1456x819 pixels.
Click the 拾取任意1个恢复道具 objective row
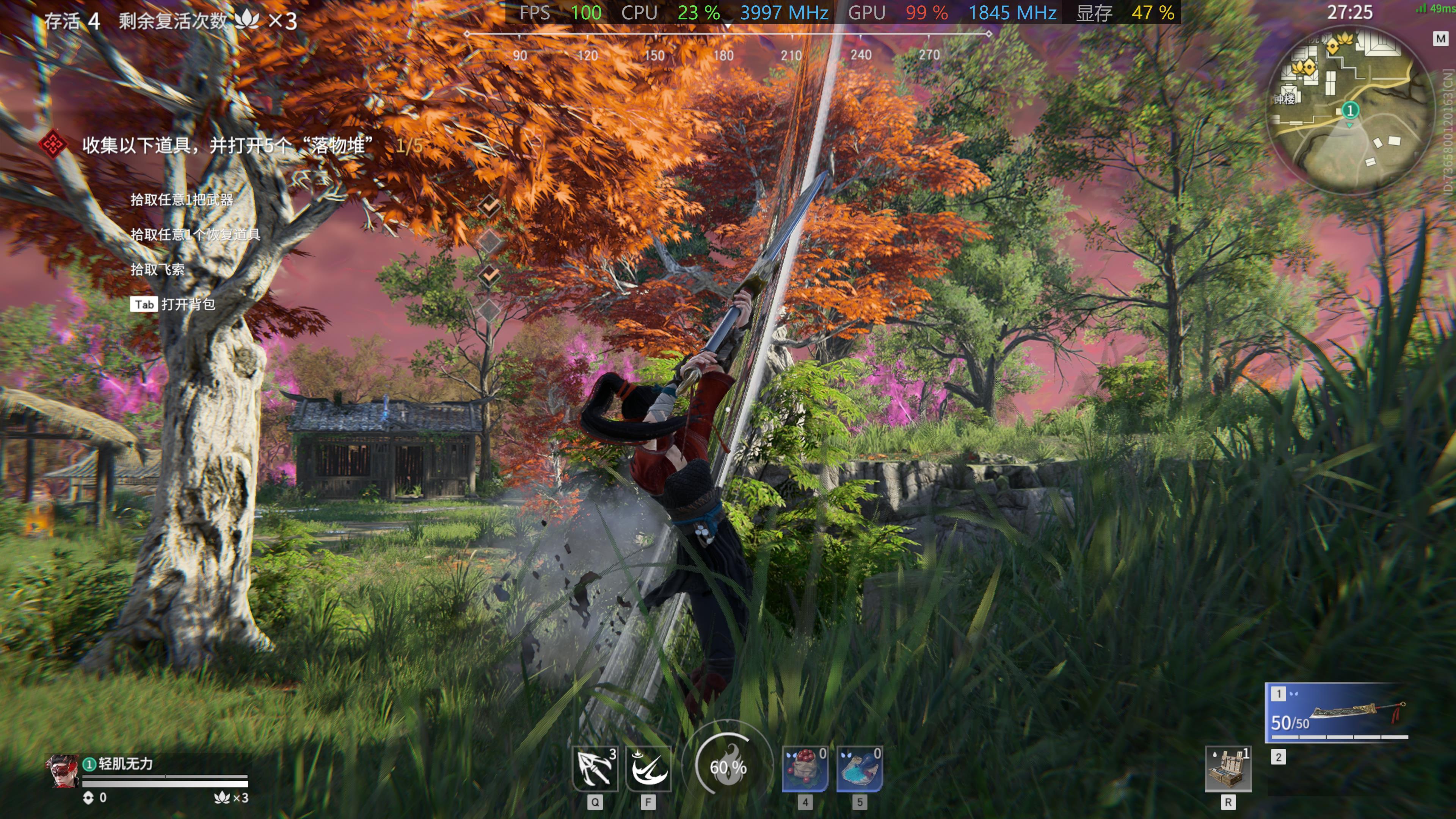195,235
